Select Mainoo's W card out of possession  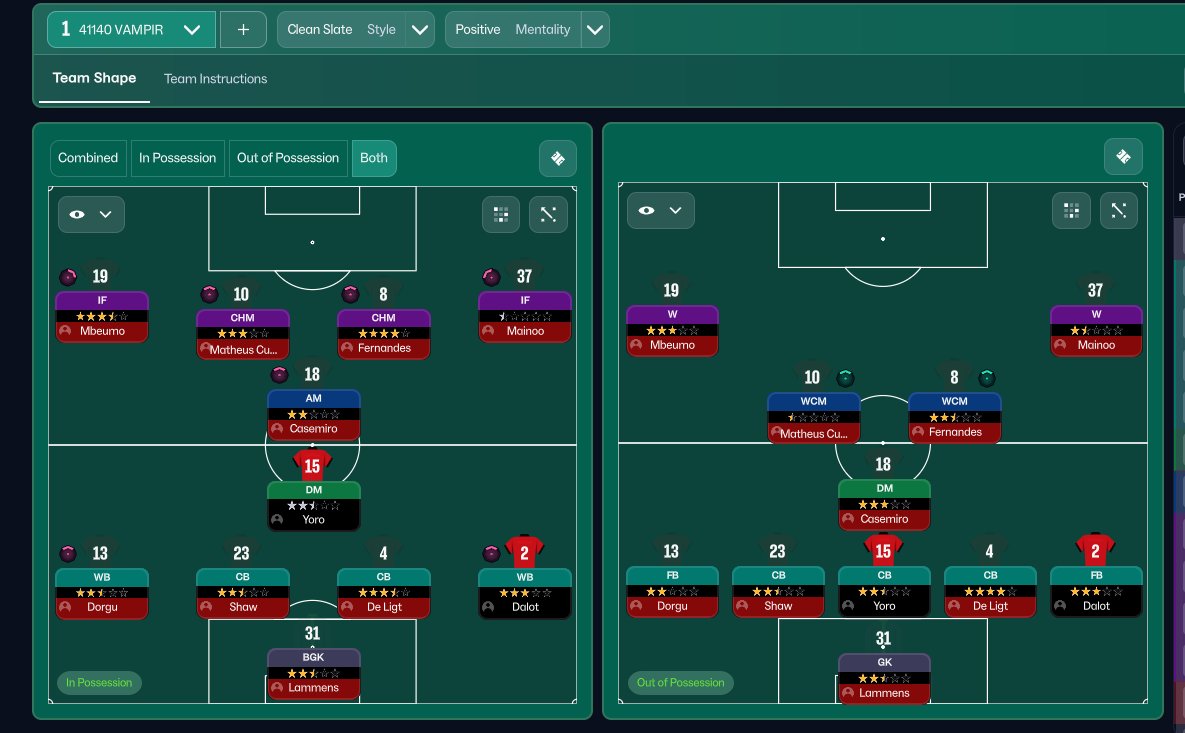coord(1096,331)
